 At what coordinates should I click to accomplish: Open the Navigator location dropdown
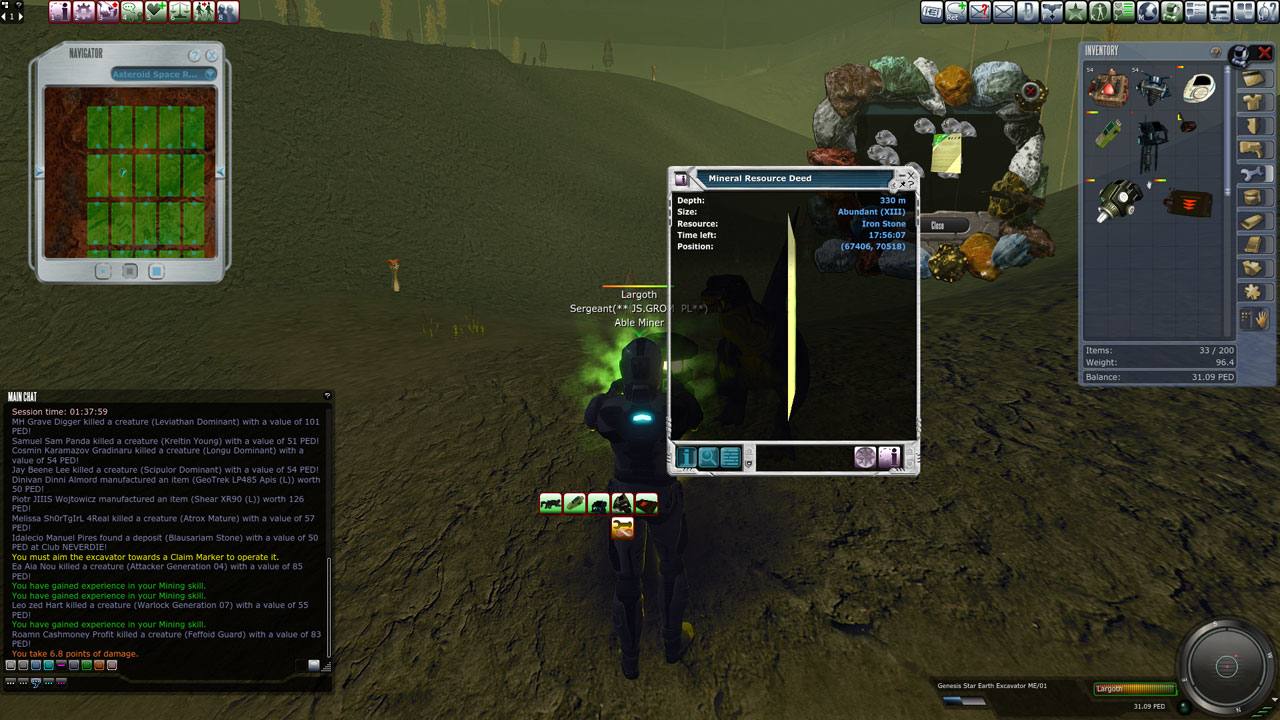pyautogui.click(x=210, y=74)
